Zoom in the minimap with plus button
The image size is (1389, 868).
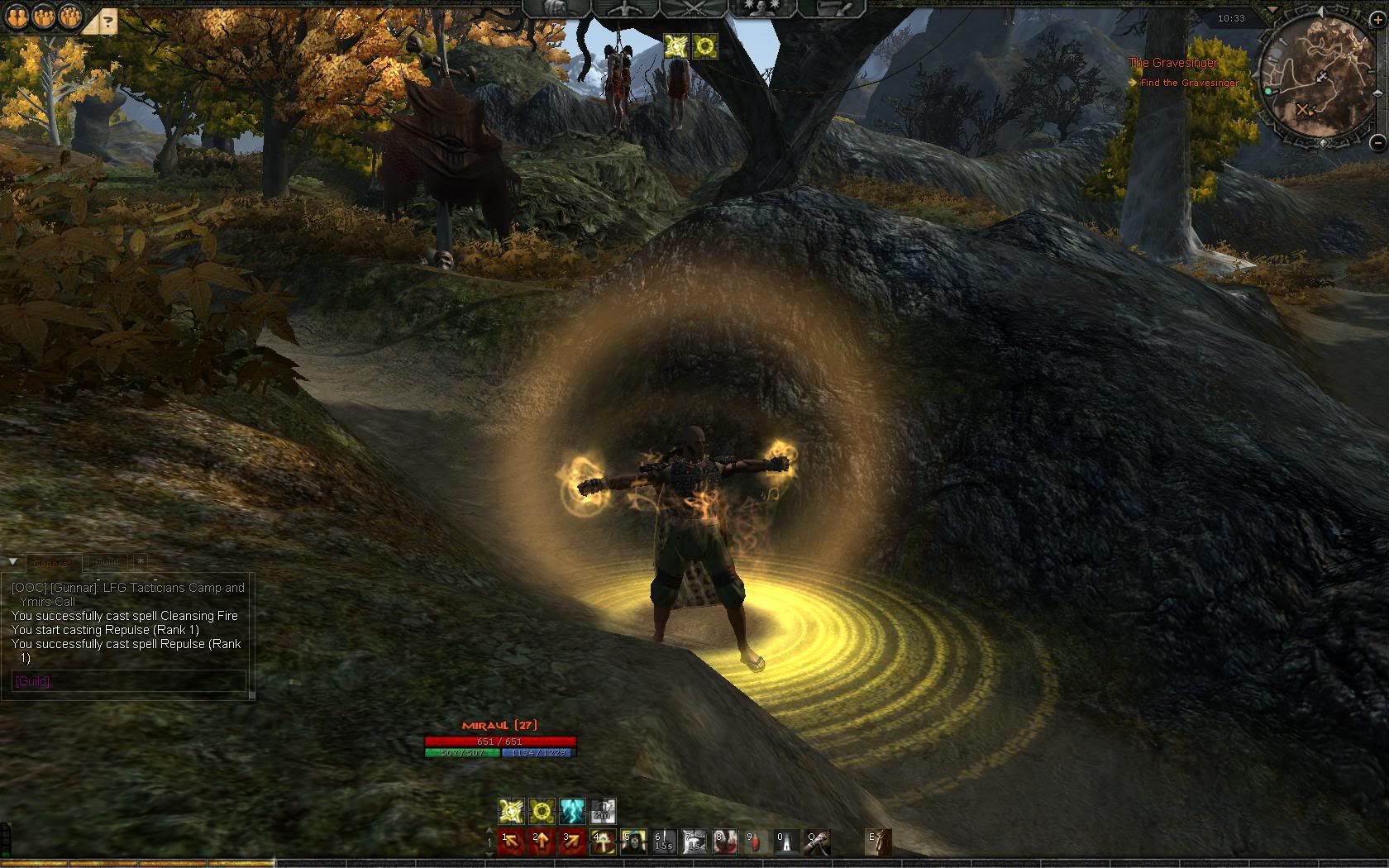1377,20
